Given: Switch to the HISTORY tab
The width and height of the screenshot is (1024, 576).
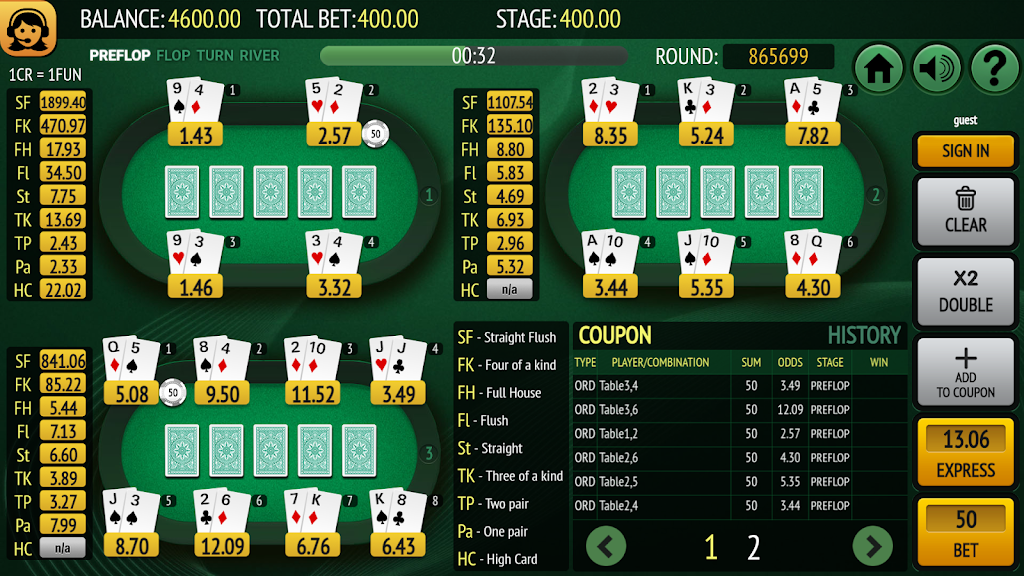Looking at the screenshot, I should [864, 336].
